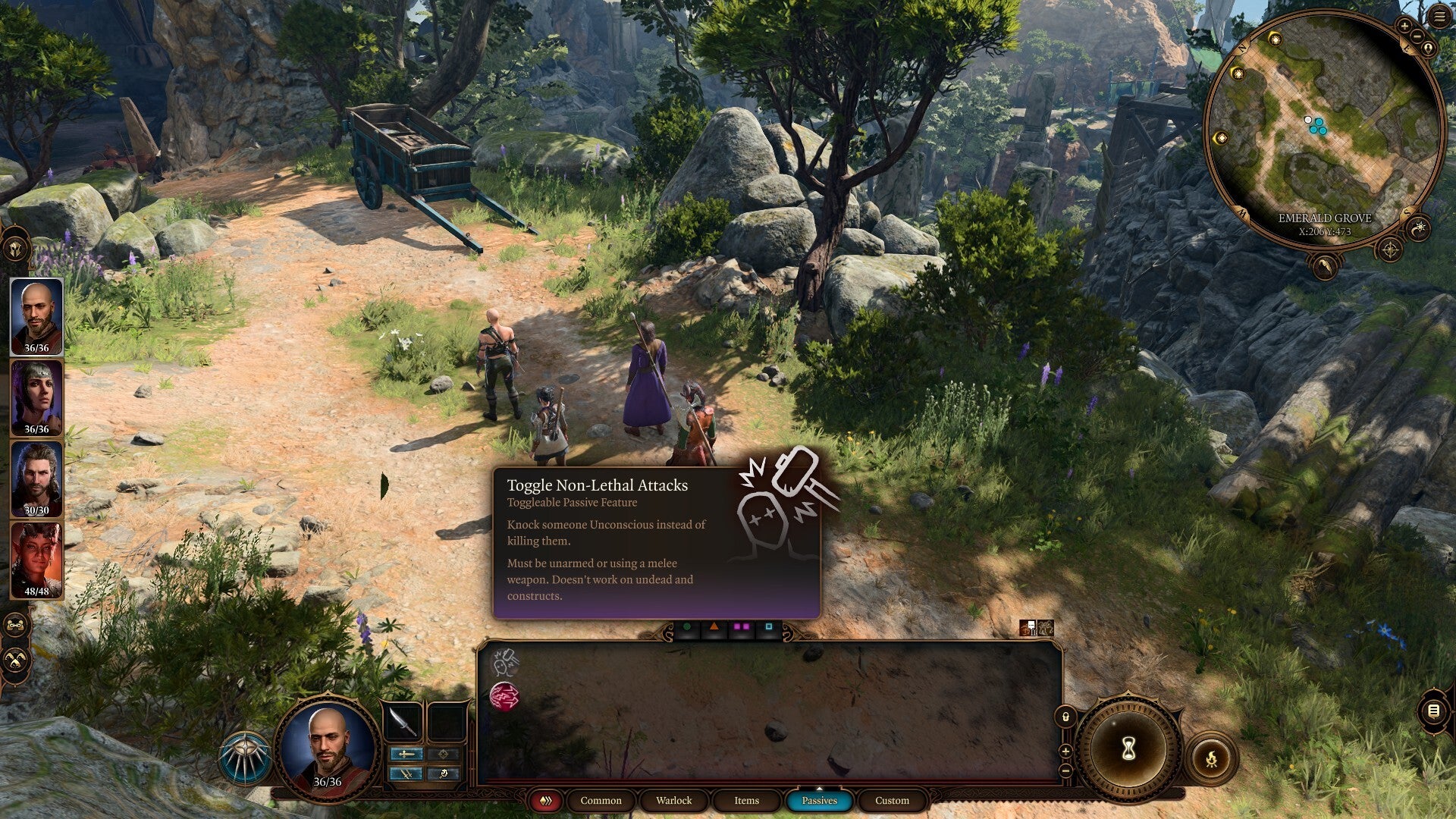This screenshot has height=819, width=1456.
Task: Open camp via the campfire icon
Action: click(1212, 758)
